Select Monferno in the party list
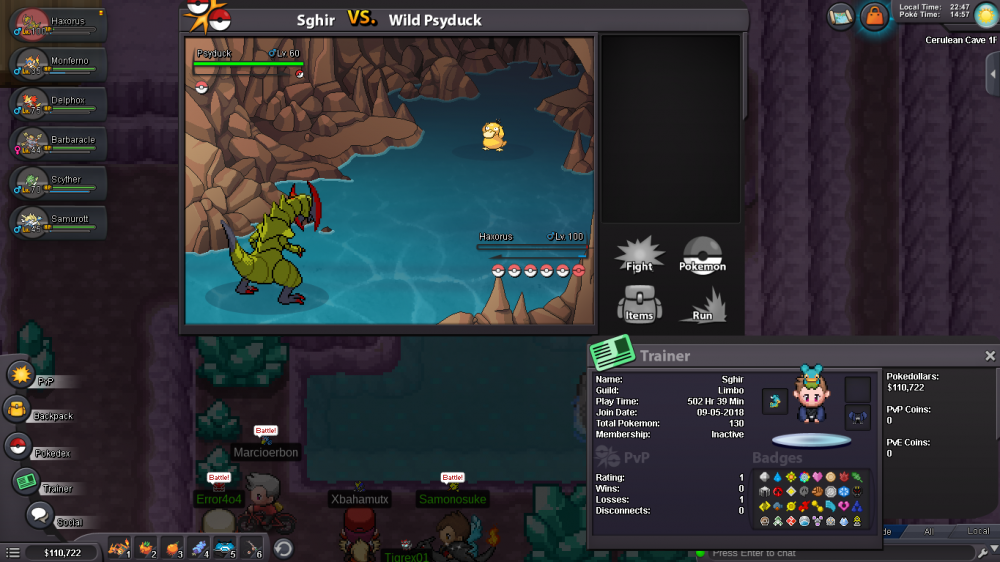1000x562 pixels. click(x=58, y=64)
